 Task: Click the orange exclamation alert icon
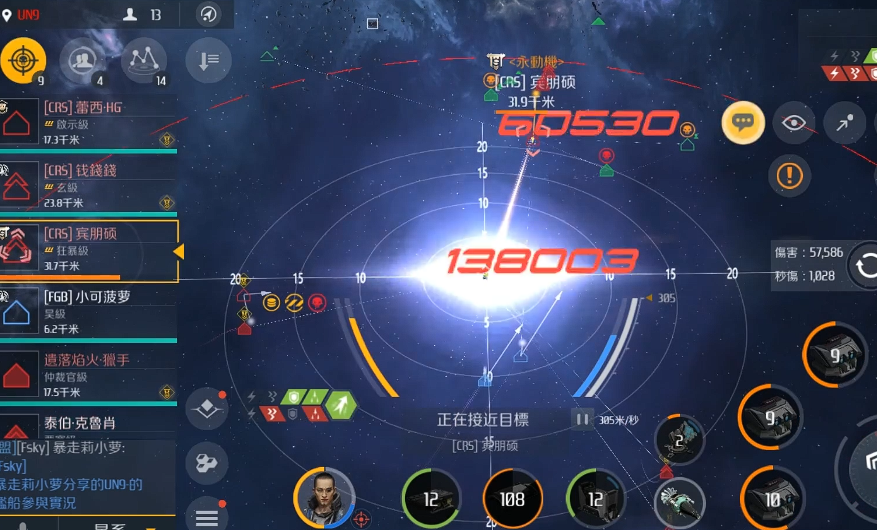pos(789,176)
